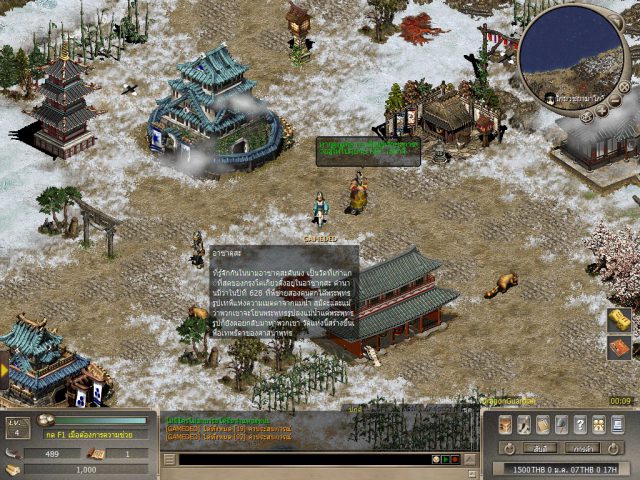Open the scroll document icon menu
The image size is (640, 480).
coord(543,424)
